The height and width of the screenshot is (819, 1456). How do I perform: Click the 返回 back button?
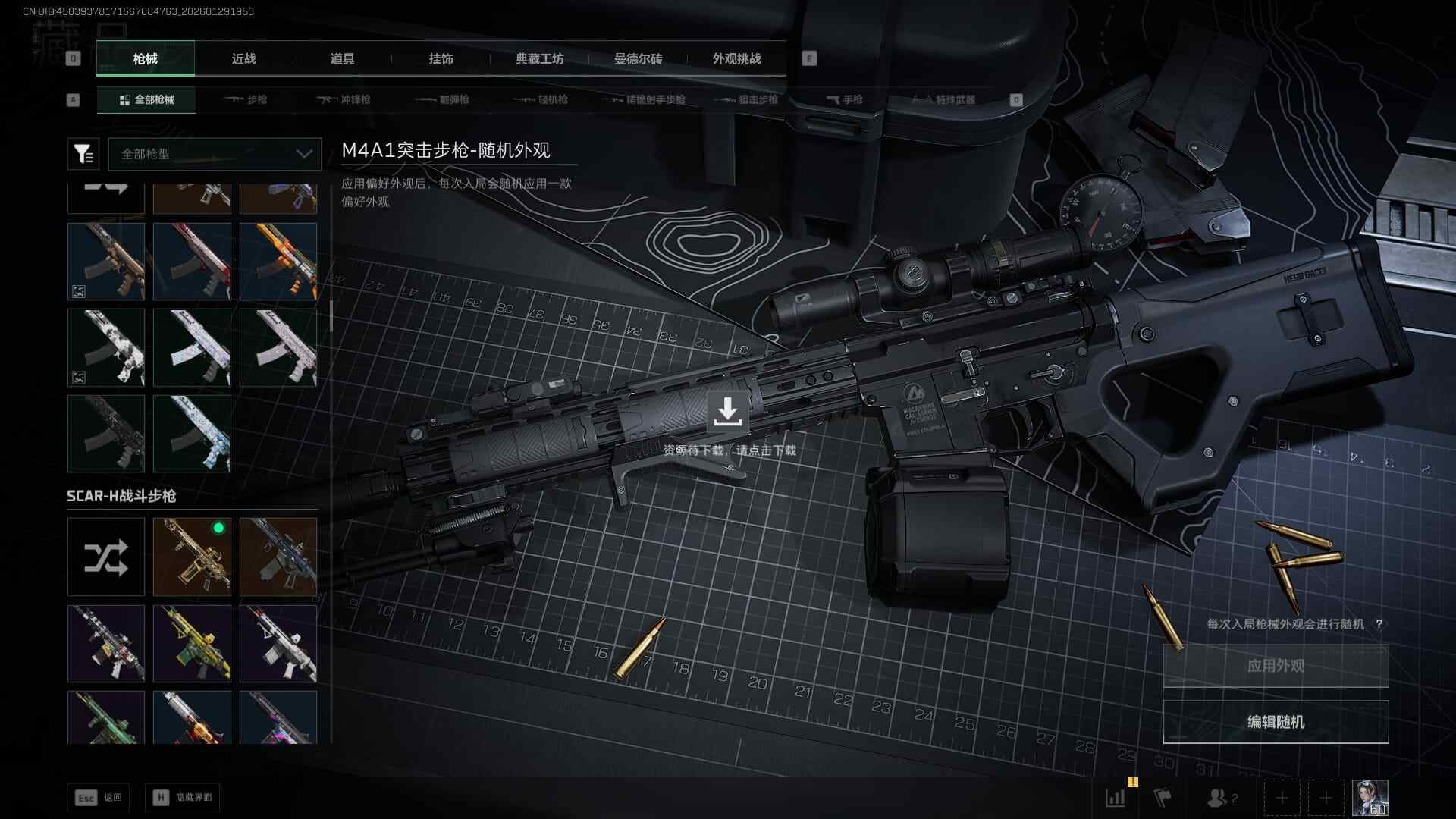pos(98,797)
